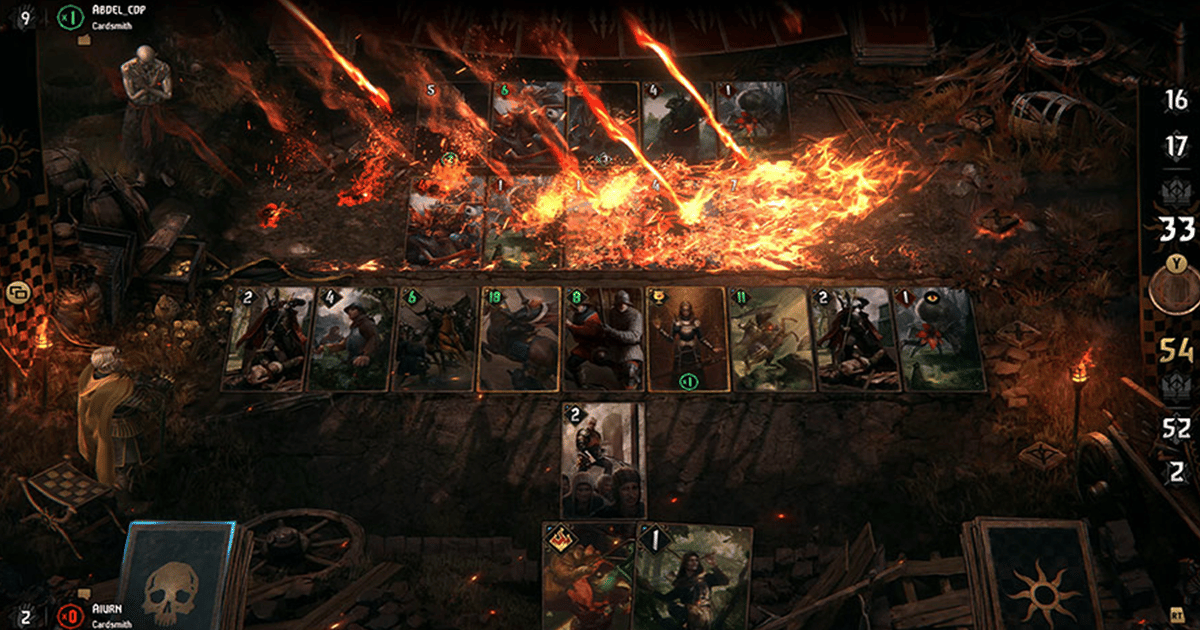The width and height of the screenshot is (1200, 630).
Task: Select the power 2 card in ranged row
Action: tap(603, 460)
